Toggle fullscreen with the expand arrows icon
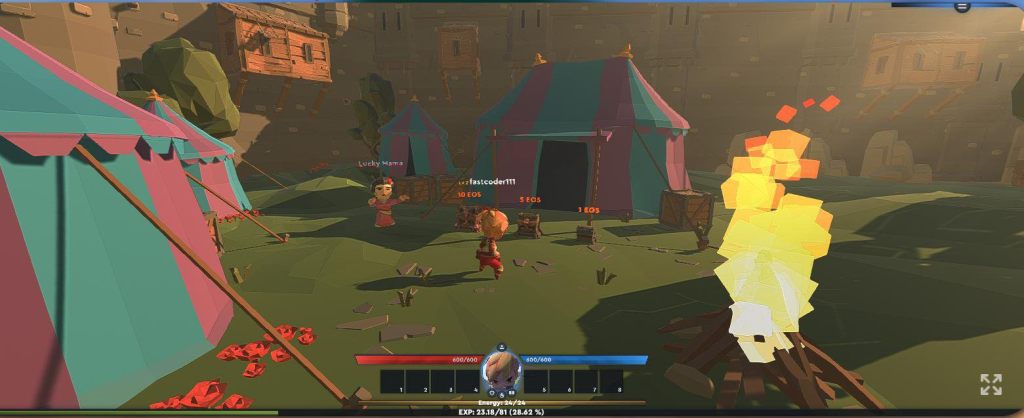The image size is (1024, 418). click(x=990, y=384)
